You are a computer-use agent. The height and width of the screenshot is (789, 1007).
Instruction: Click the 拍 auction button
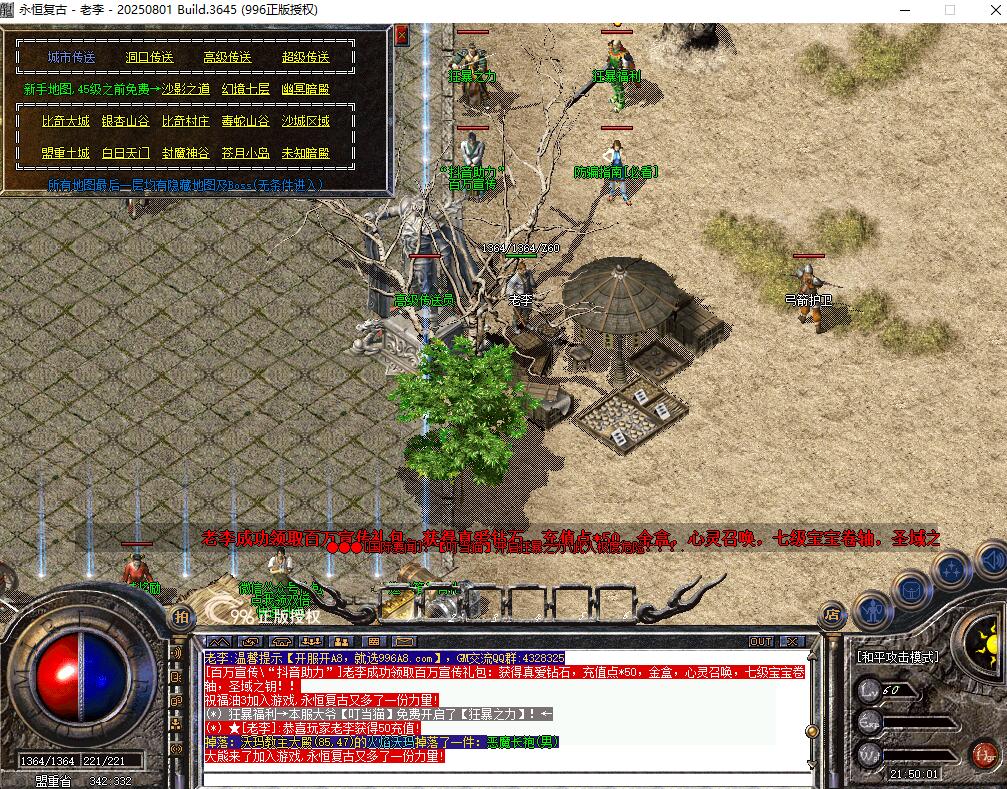pyautogui.click(x=181, y=615)
